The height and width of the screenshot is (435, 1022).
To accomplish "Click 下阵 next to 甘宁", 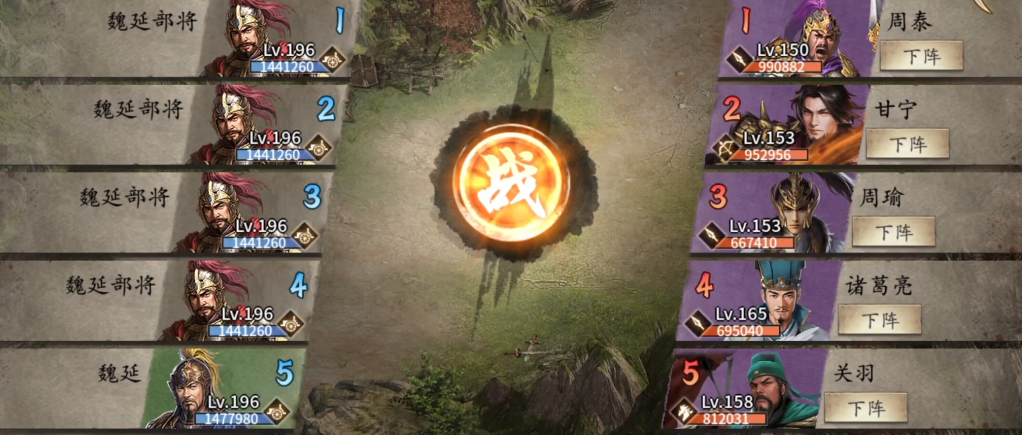I will (907, 143).
